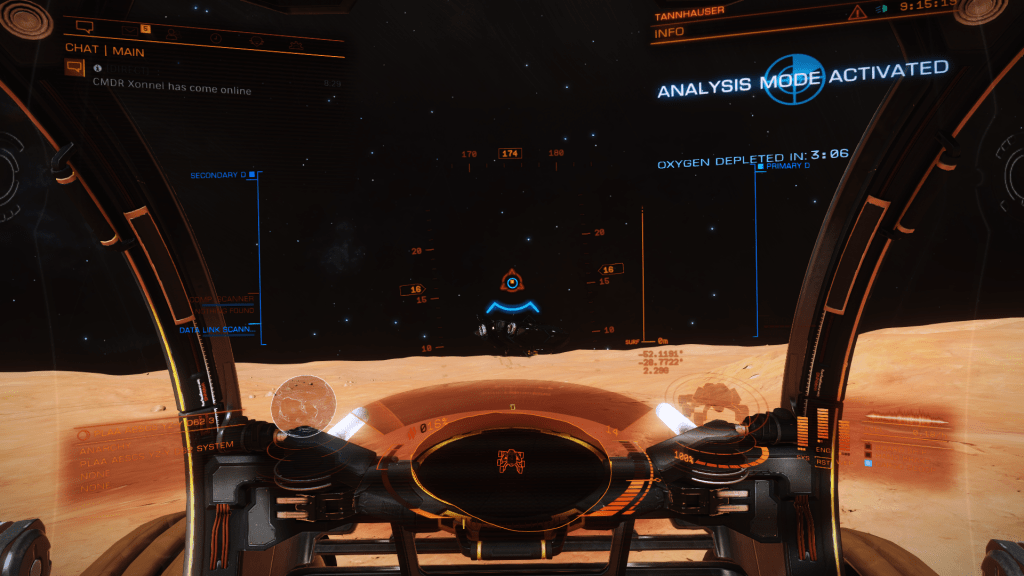This screenshot has height=576, width=1024.
Task: Switch to the friends contacts tab
Action: [173, 33]
